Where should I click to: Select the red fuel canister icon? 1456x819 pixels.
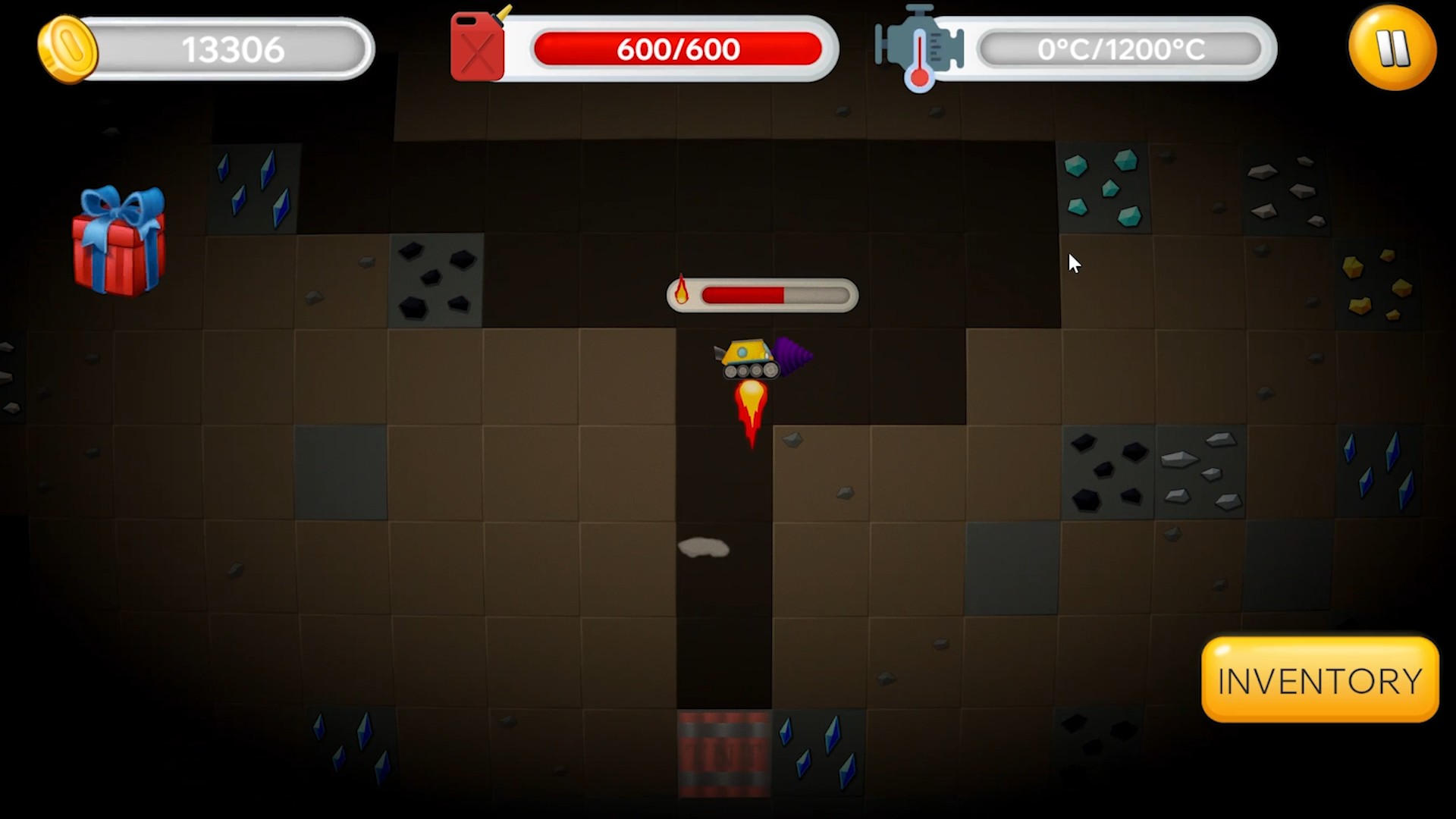pyautogui.click(x=476, y=47)
